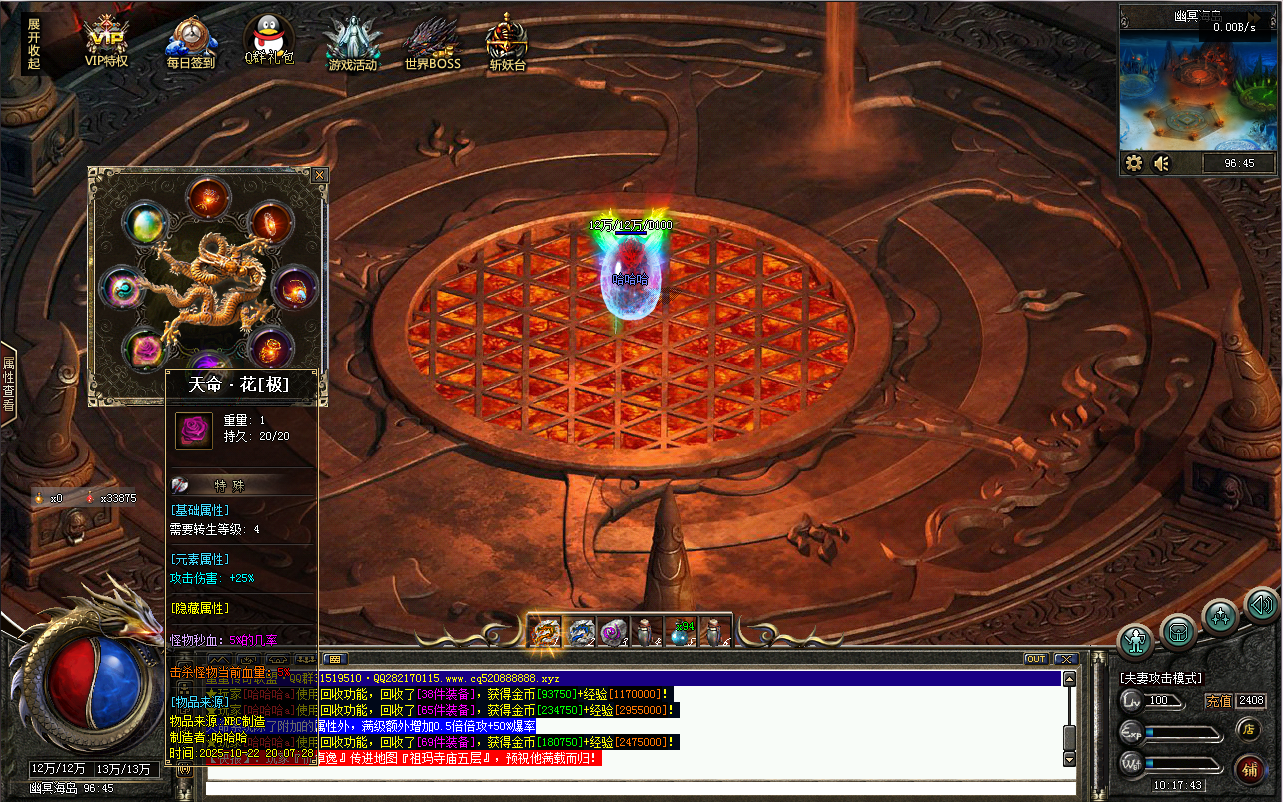The width and height of the screenshot is (1283, 802).
Task: Click the chat text input field
Action: 640,789
